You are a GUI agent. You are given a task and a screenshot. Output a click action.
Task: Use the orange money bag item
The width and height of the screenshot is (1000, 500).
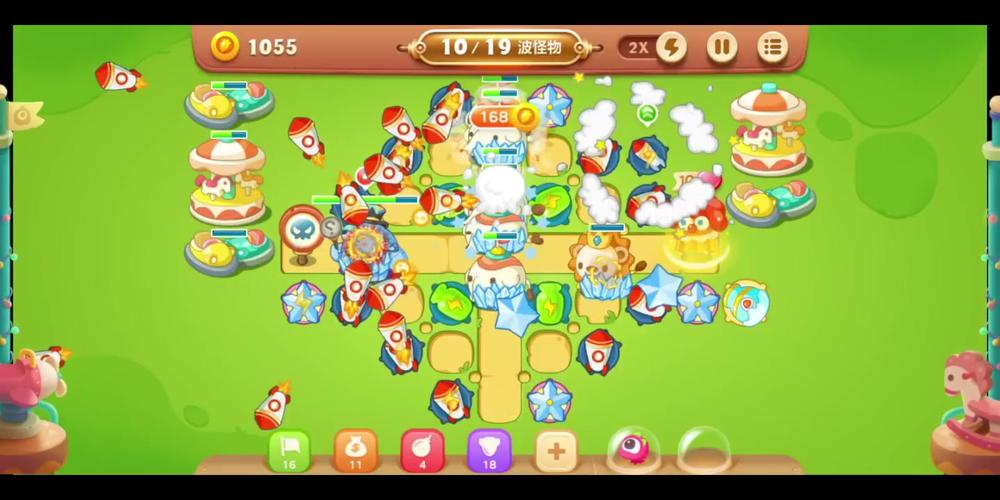tap(355, 450)
